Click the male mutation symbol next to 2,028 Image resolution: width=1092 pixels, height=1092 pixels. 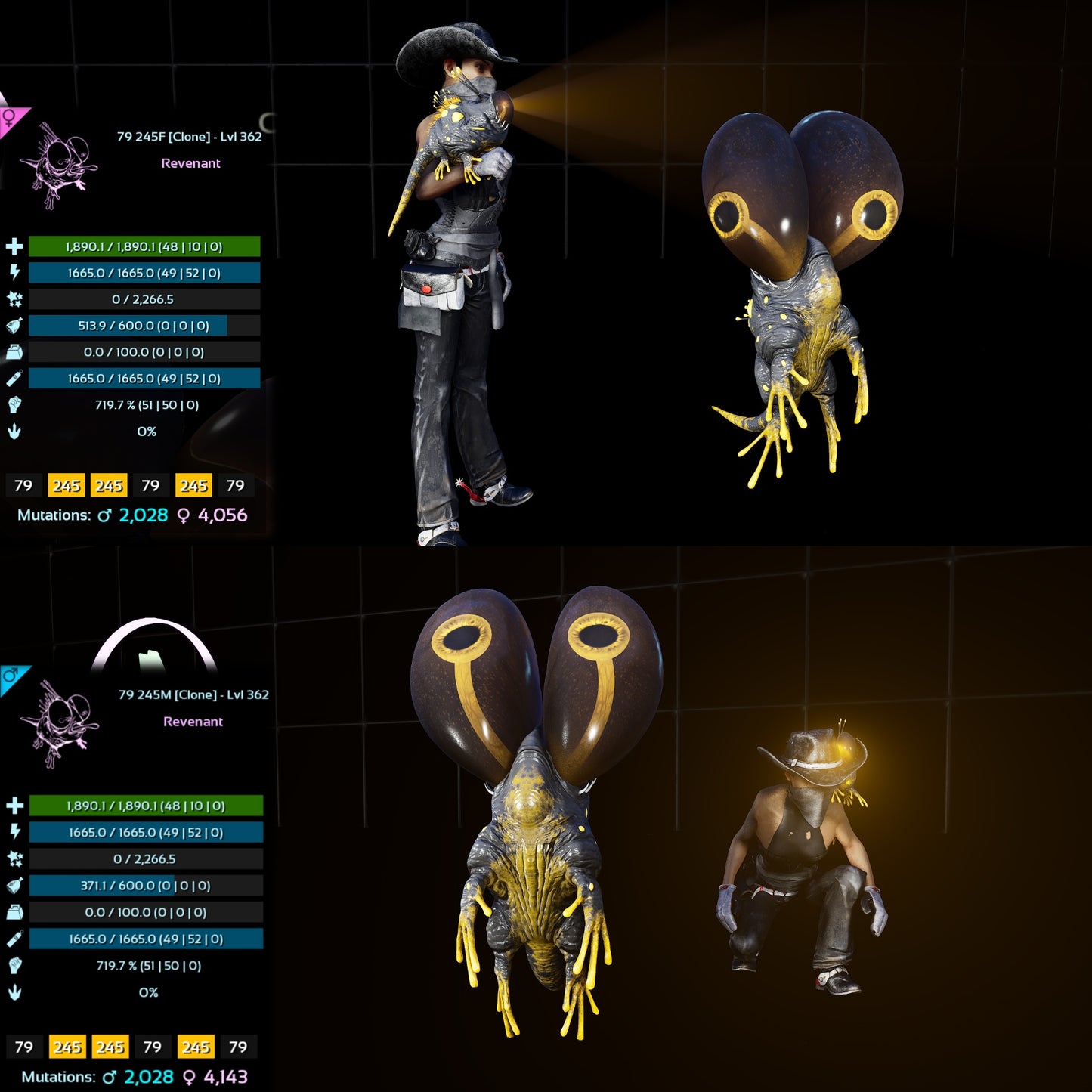[x=104, y=512]
